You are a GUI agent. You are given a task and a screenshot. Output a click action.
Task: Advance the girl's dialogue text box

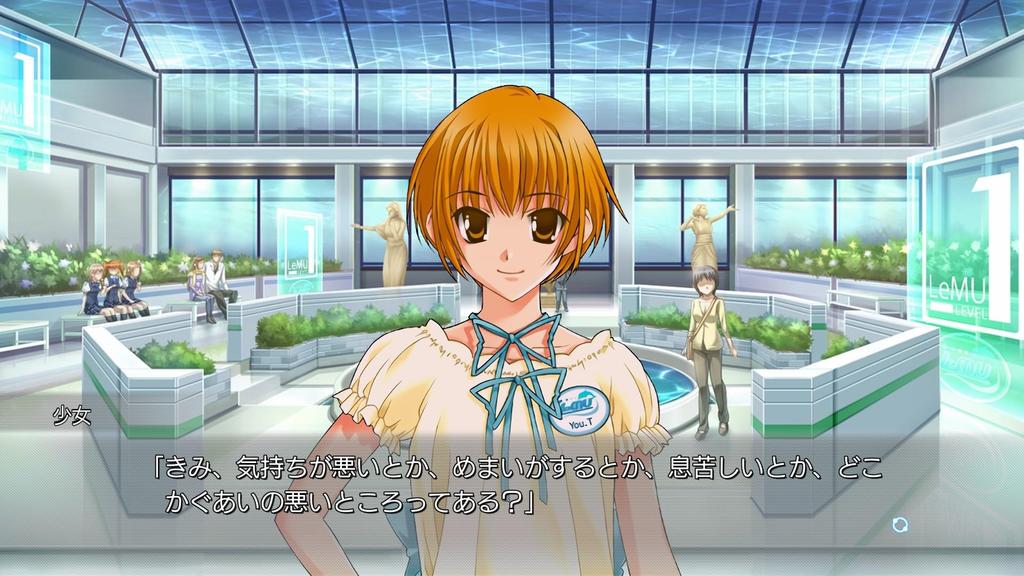[520, 484]
